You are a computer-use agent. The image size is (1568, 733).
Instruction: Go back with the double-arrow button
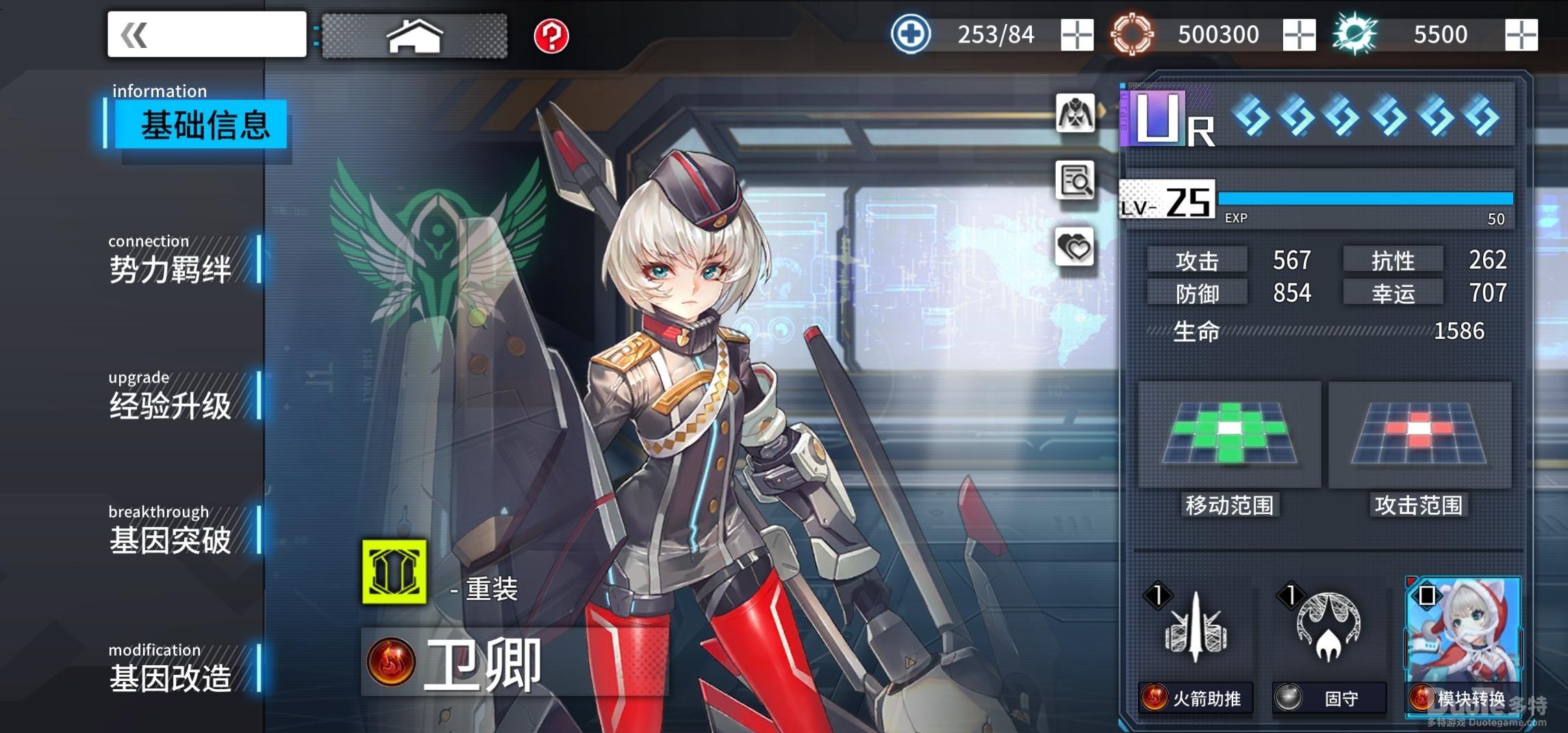click(x=205, y=34)
